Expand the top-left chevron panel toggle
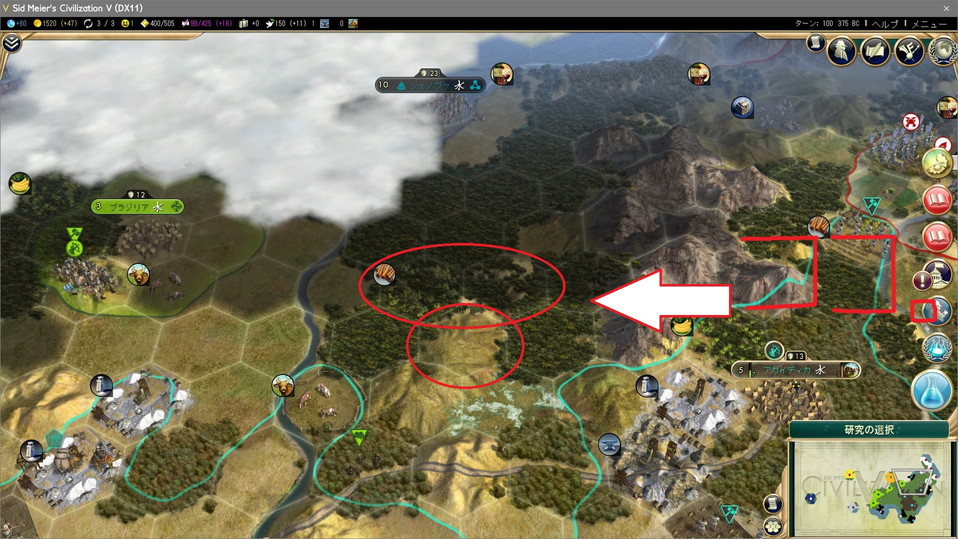958x539 pixels. pos(11,44)
